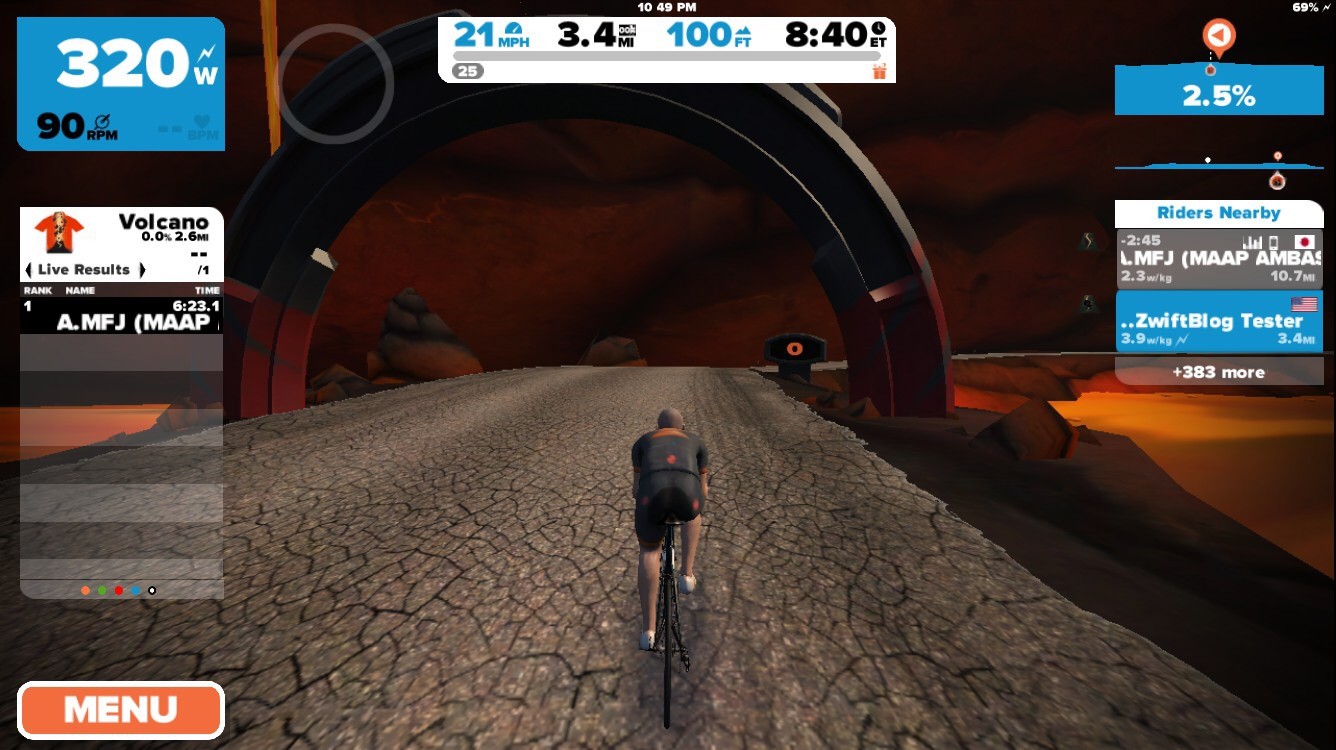This screenshot has width=1336, height=750.
Task: Open the orange MENU button
Action: click(120, 710)
